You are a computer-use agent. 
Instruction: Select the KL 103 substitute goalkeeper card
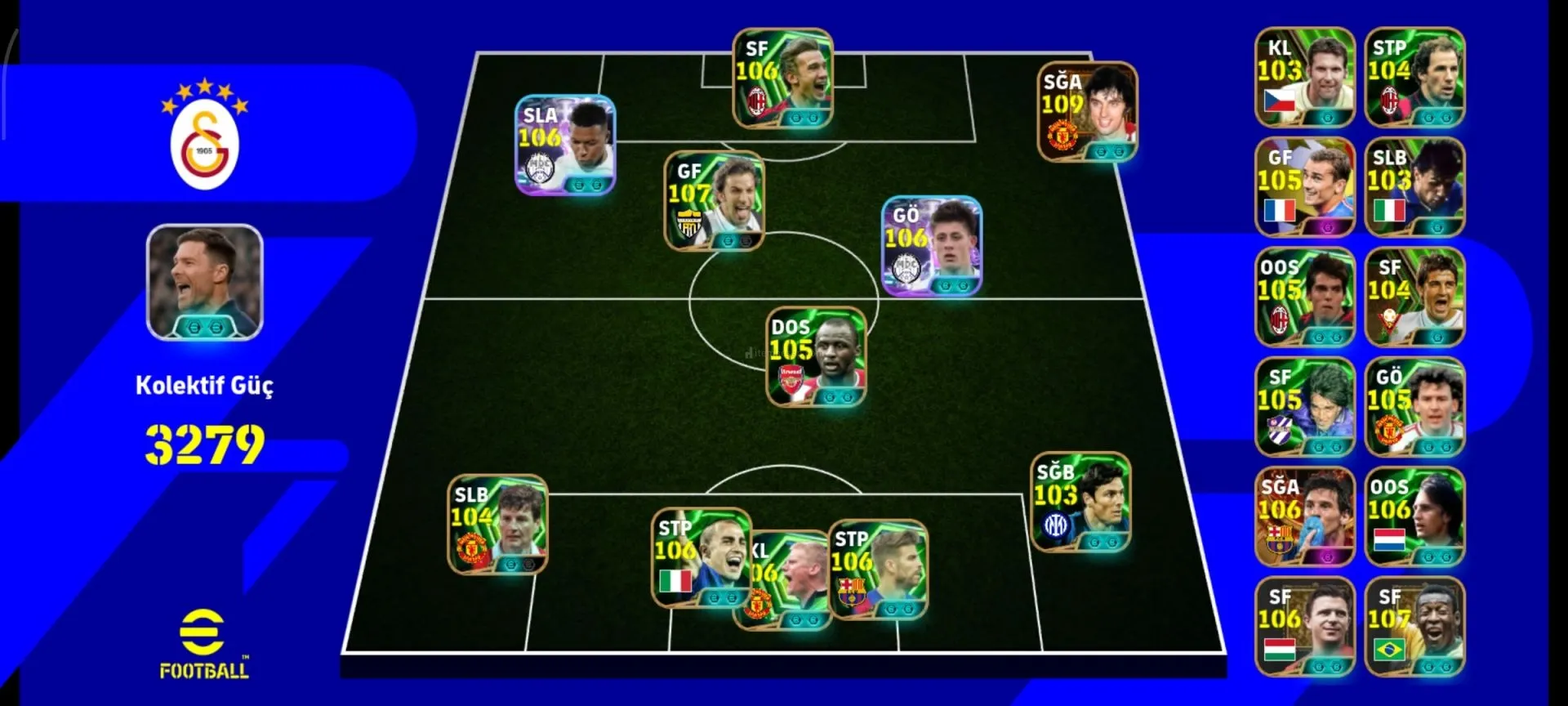(x=1304, y=78)
